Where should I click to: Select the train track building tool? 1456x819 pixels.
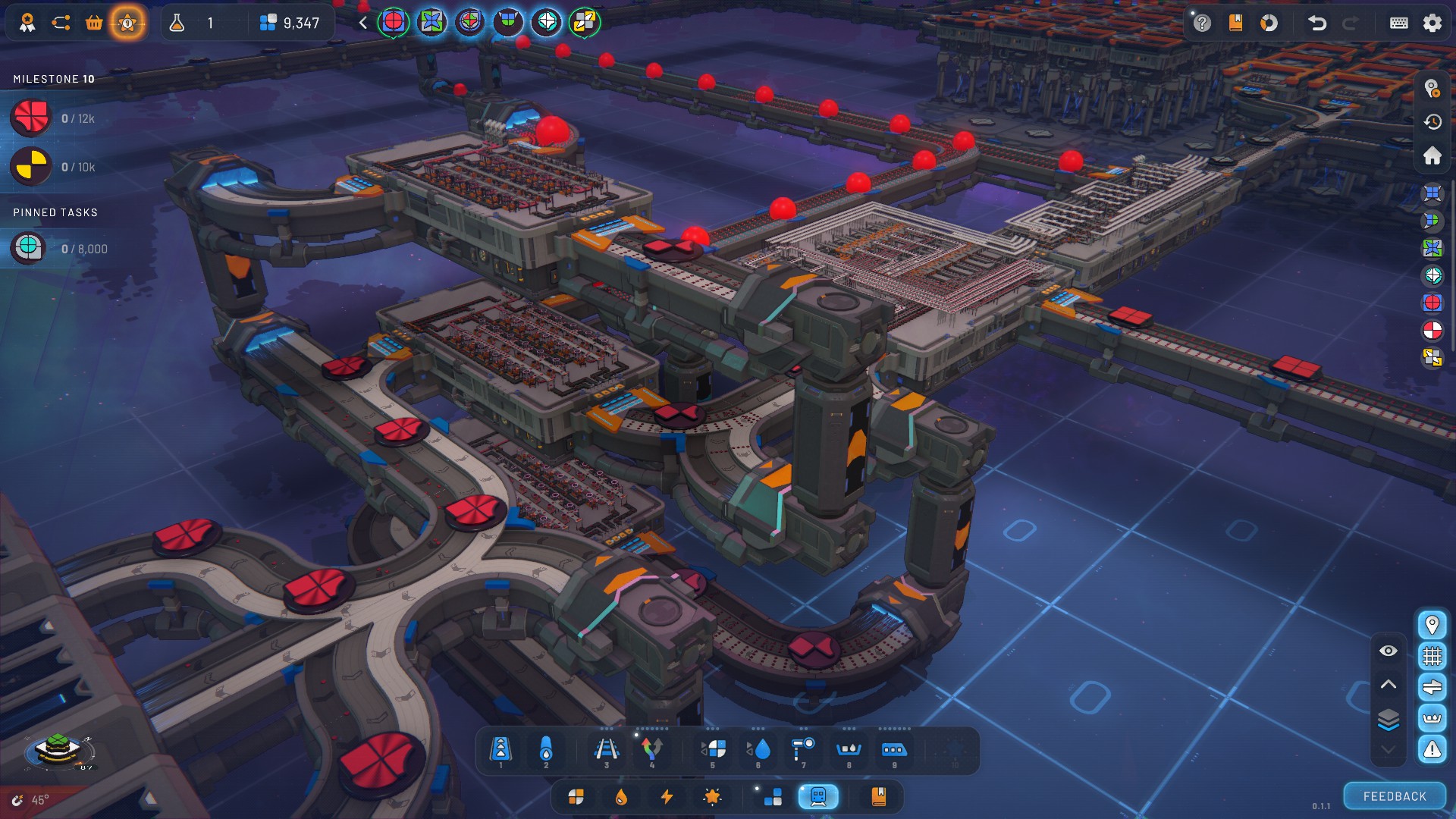tap(606, 750)
